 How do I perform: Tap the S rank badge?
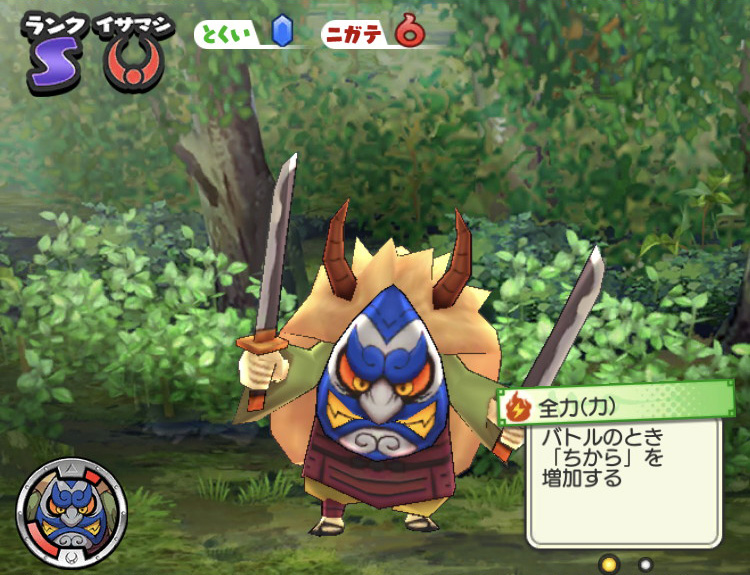click(x=45, y=66)
